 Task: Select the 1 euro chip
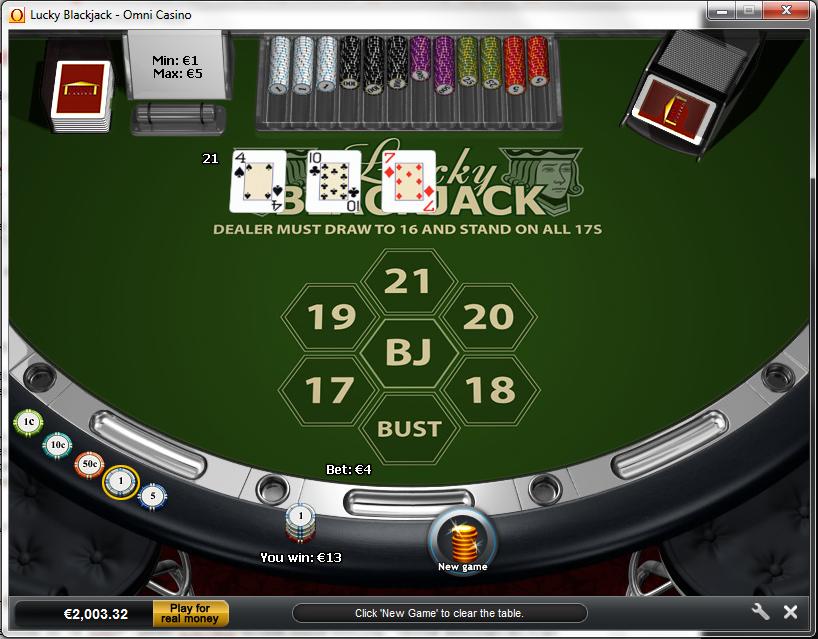[121, 482]
